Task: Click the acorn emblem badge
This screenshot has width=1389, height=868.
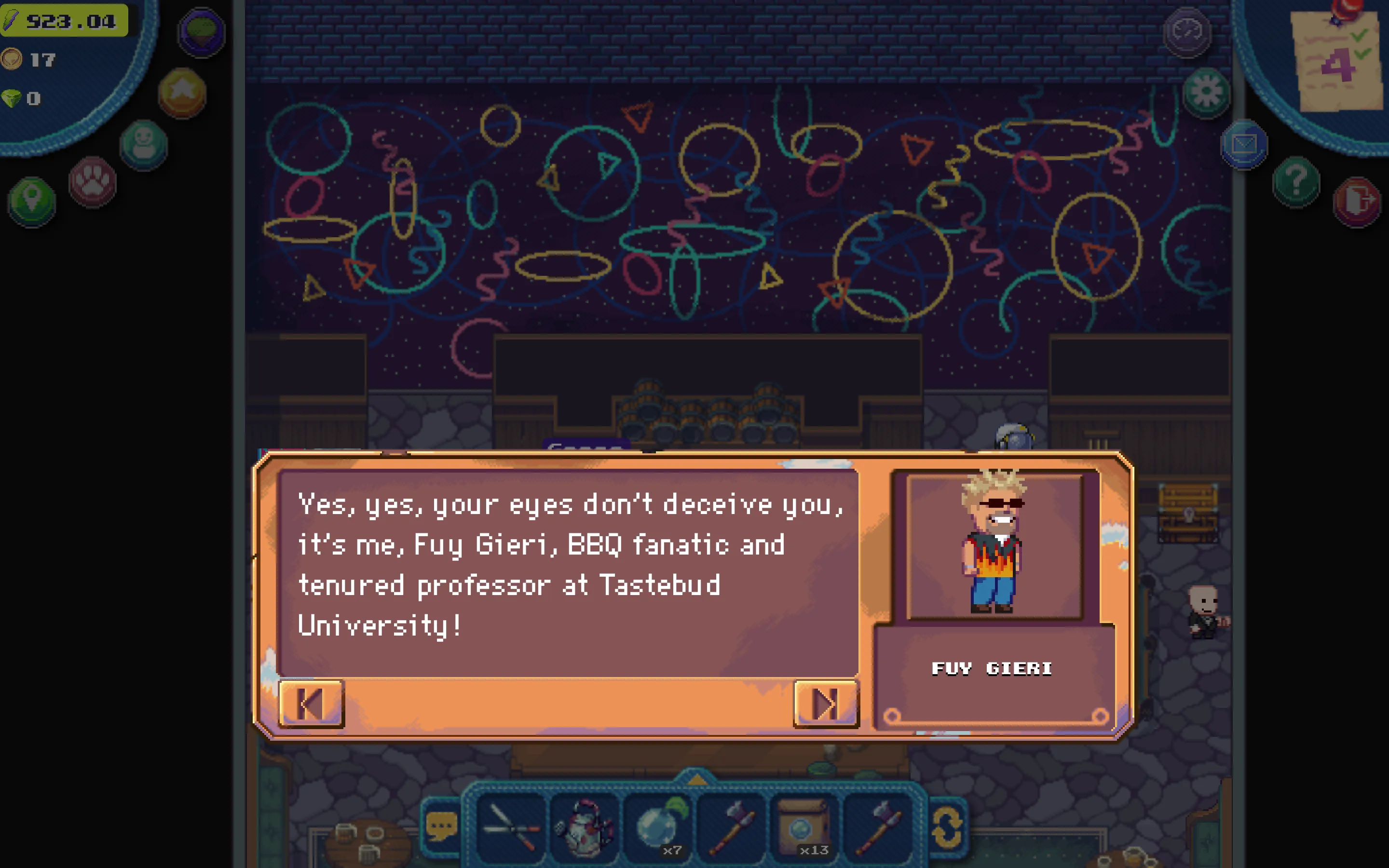Action: coord(199,33)
